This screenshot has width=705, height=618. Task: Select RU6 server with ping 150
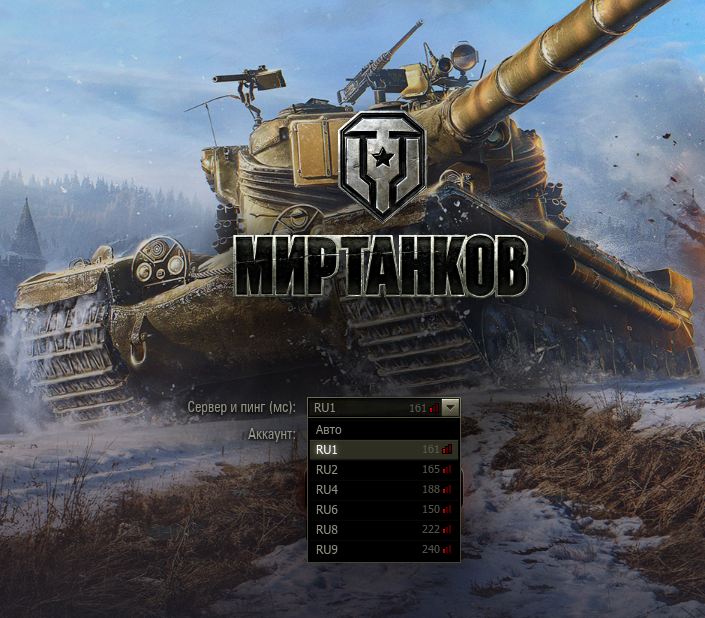point(383,510)
